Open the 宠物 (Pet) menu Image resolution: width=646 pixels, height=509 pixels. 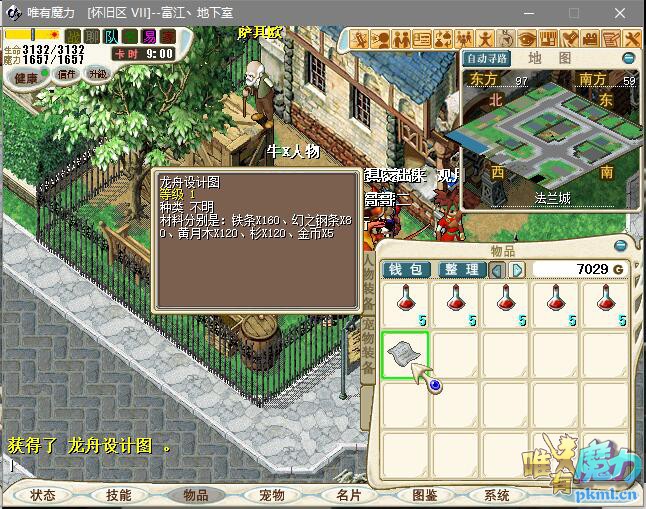pos(271,495)
